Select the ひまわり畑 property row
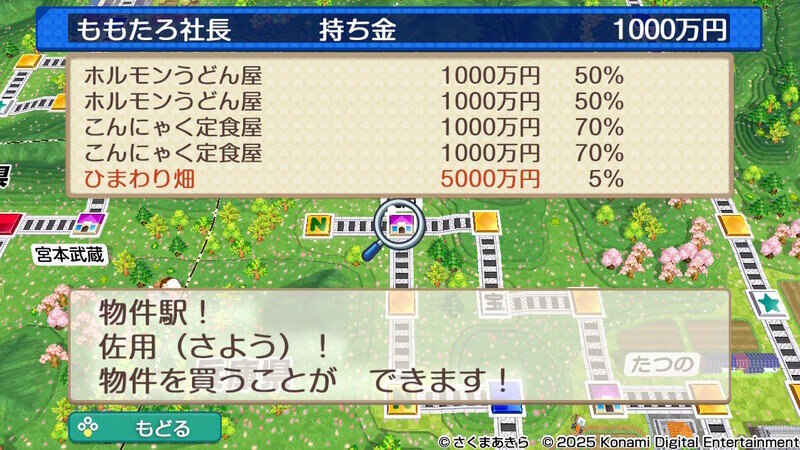The image size is (800, 450). [x=353, y=179]
